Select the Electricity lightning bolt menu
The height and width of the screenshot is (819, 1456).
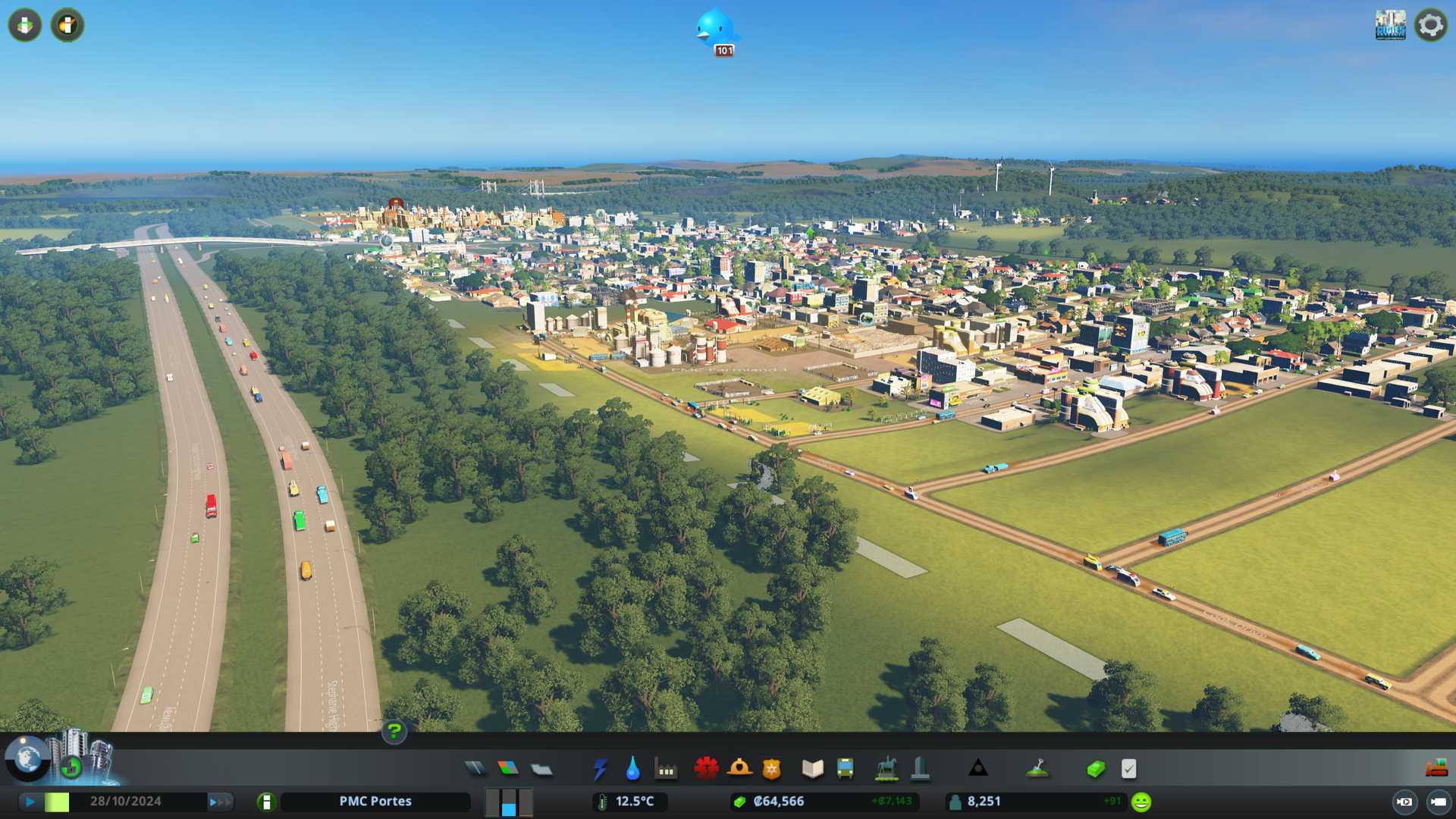600,769
